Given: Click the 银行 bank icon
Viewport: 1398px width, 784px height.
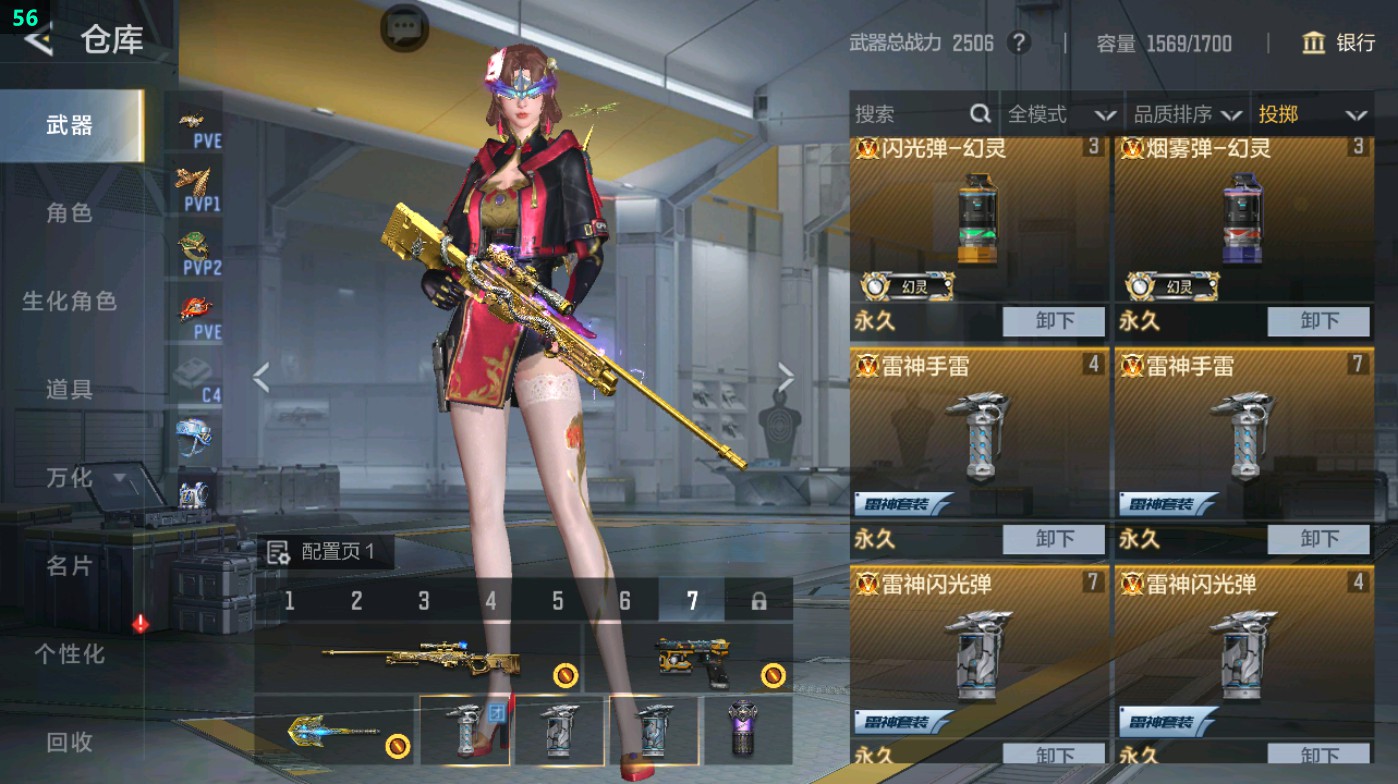Looking at the screenshot, I should 1312,44.
